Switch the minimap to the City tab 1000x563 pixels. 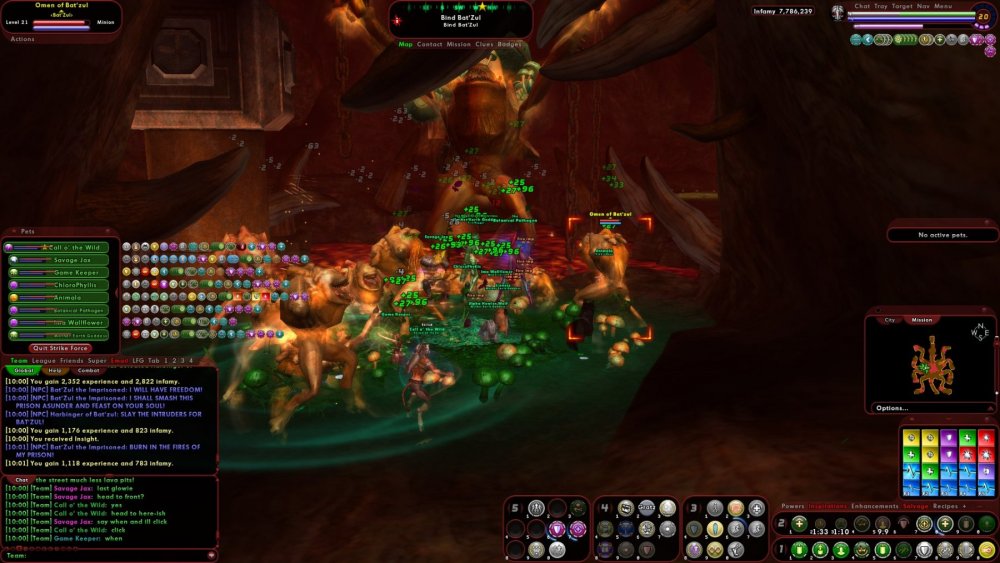pyautogui.click(x=889, y=320)
